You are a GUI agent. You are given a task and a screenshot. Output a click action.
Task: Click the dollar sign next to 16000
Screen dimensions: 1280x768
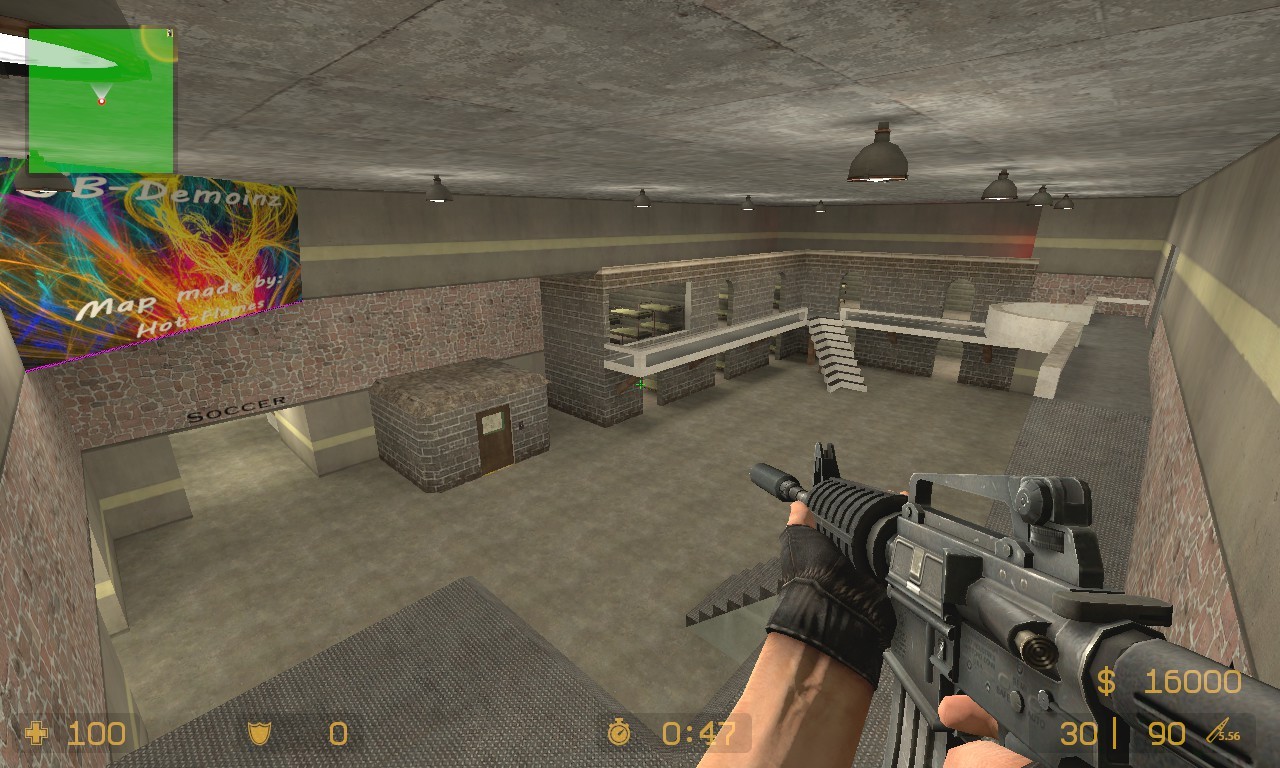[x=1105, y=681]
